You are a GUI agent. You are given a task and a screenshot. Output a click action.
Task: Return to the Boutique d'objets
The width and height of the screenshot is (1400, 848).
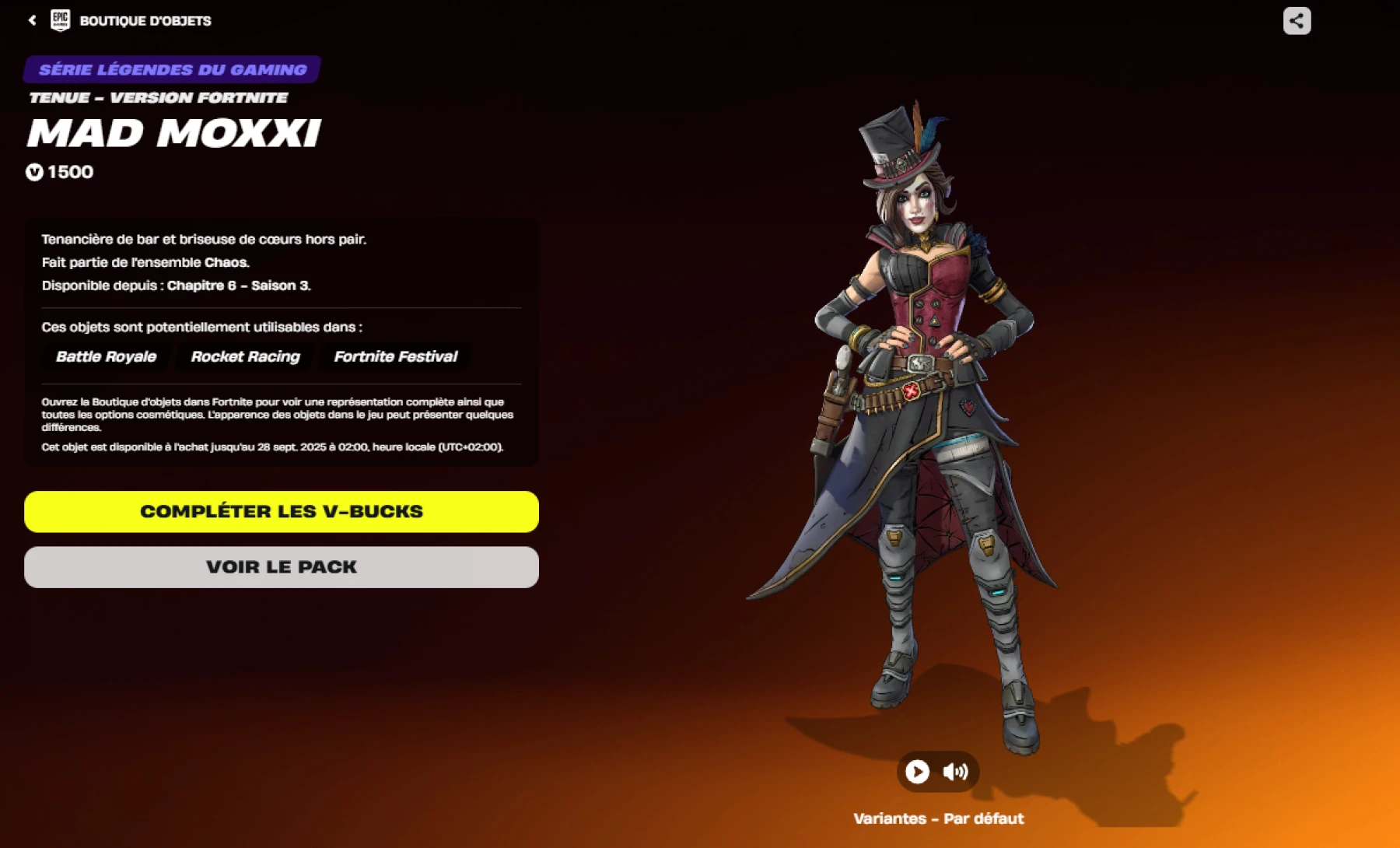click(x=145, y=20)
